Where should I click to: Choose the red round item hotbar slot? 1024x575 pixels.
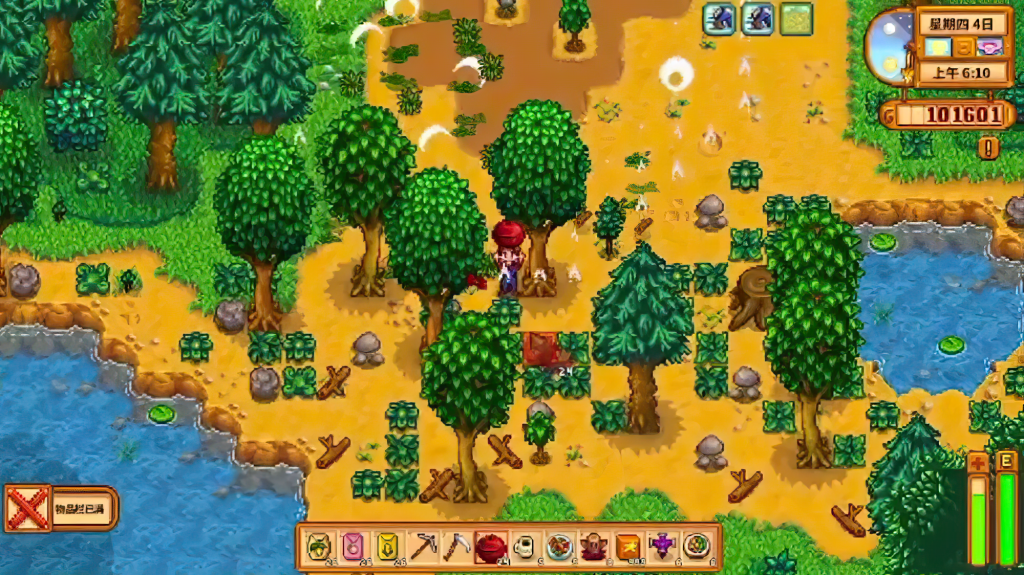491,546
